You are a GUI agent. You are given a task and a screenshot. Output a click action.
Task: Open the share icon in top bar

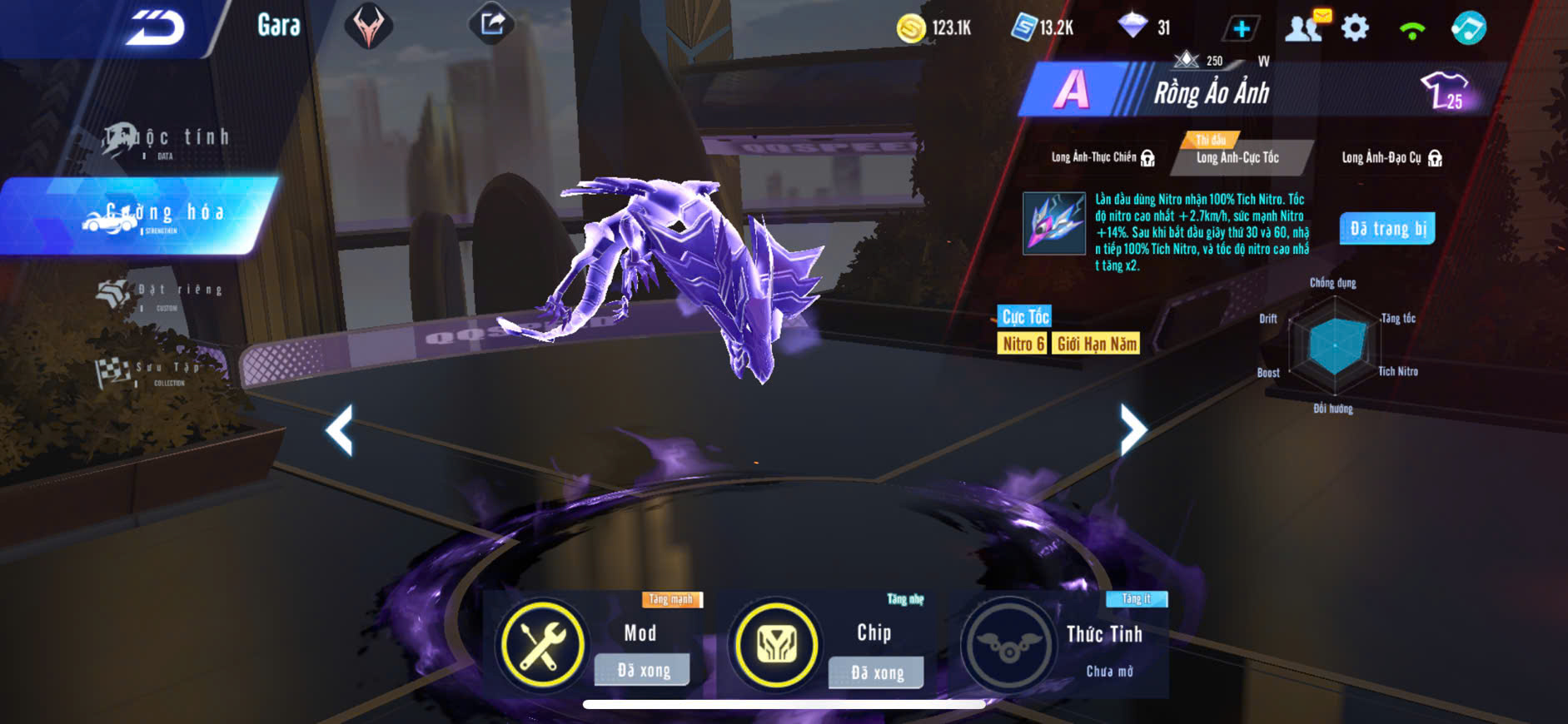click(492, 24)
